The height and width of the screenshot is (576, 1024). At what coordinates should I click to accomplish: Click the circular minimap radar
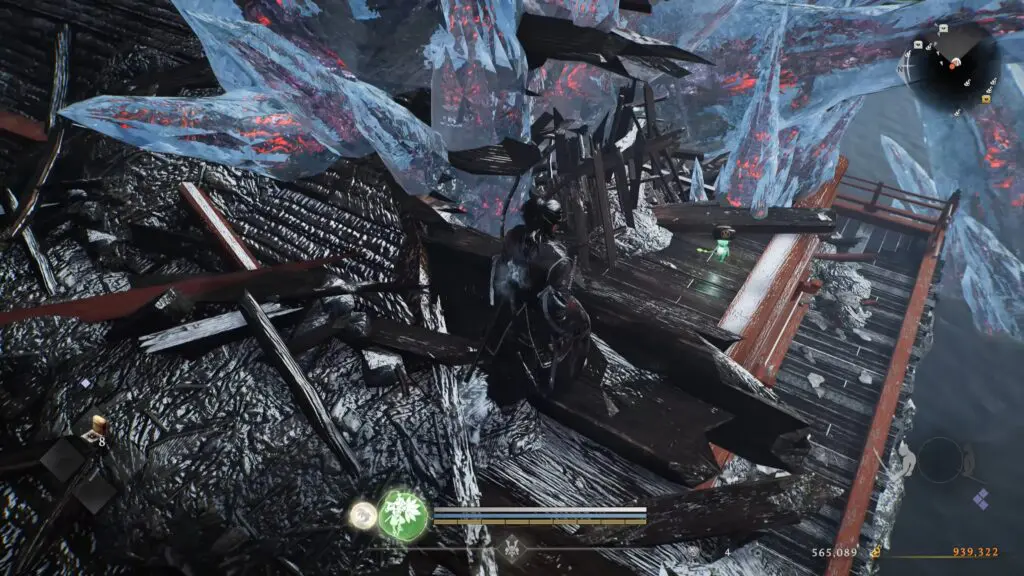coord(953,62)
